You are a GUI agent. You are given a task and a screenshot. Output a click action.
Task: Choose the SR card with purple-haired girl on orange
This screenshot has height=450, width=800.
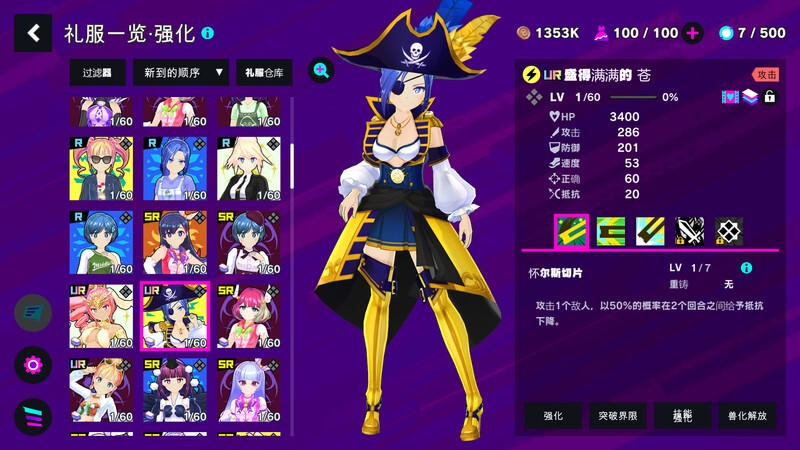(x=174, y=243)
